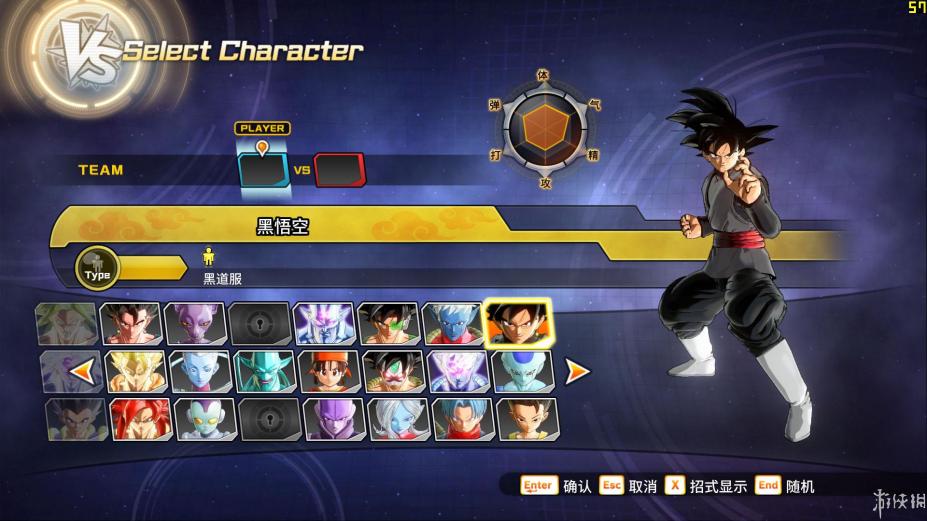Viewport: 927px width, 521px height.
Task: Pick Bardock with the green scouter
Action: [x=388, y=324]
